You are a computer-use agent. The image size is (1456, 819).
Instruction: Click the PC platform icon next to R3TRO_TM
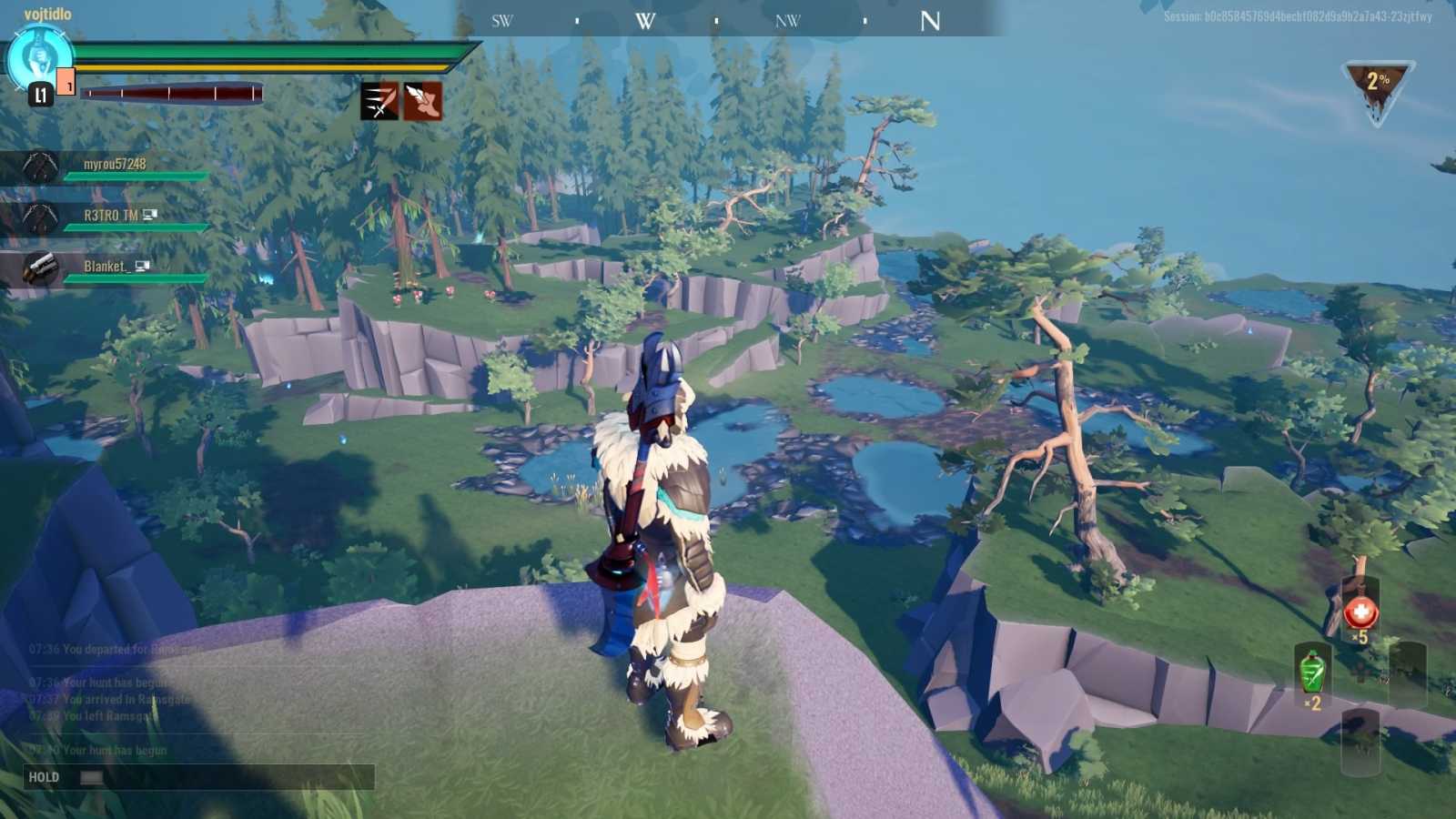(x=150, y=216)
